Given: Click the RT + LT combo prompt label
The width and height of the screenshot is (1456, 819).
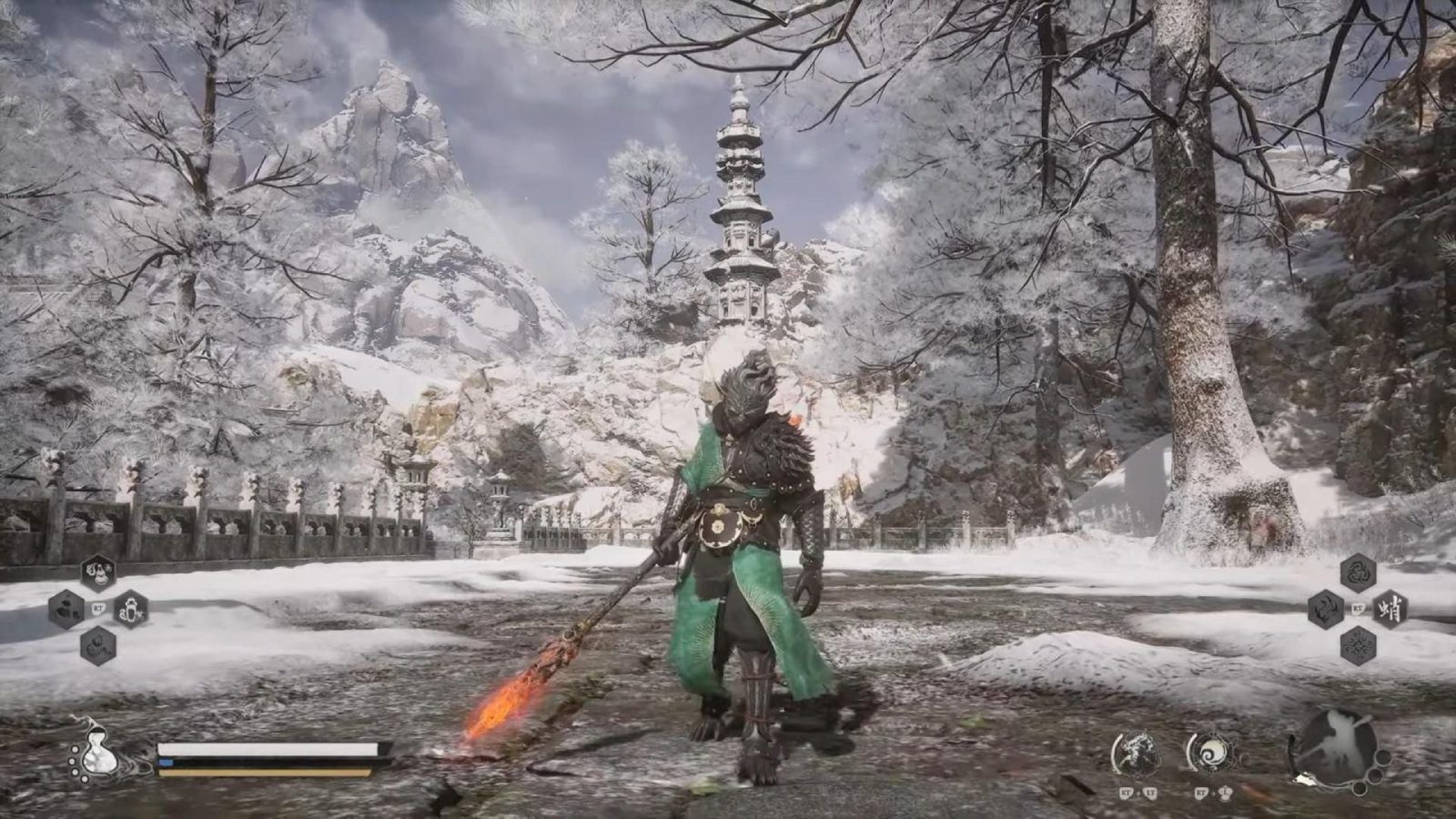Looking at the screenshot, I should tap(1138, 794).
